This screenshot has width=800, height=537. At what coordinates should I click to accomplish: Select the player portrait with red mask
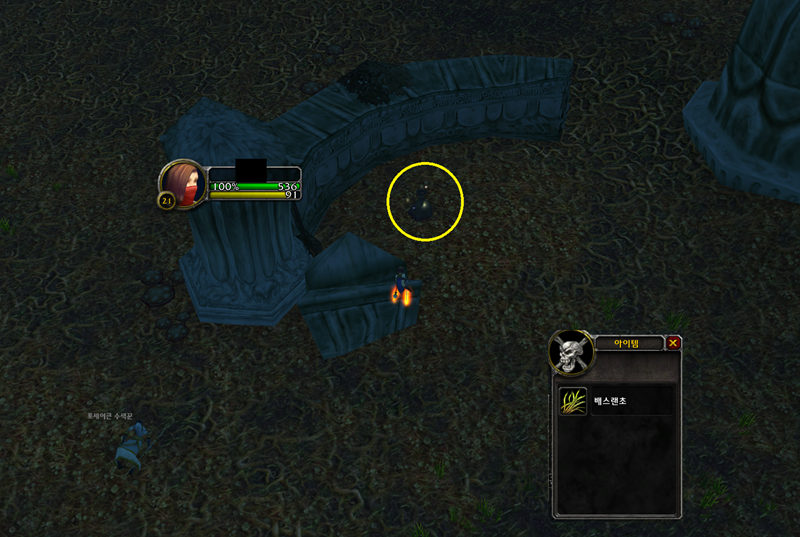[x=182, y=183]
